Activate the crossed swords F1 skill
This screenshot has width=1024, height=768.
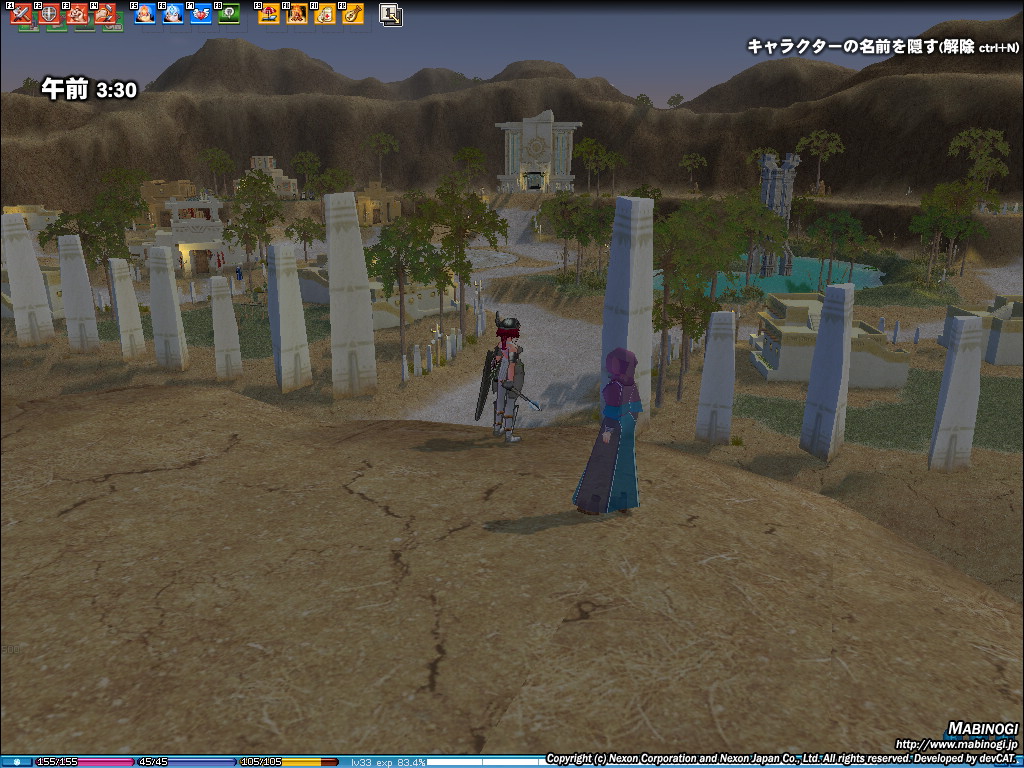[21, 15]
